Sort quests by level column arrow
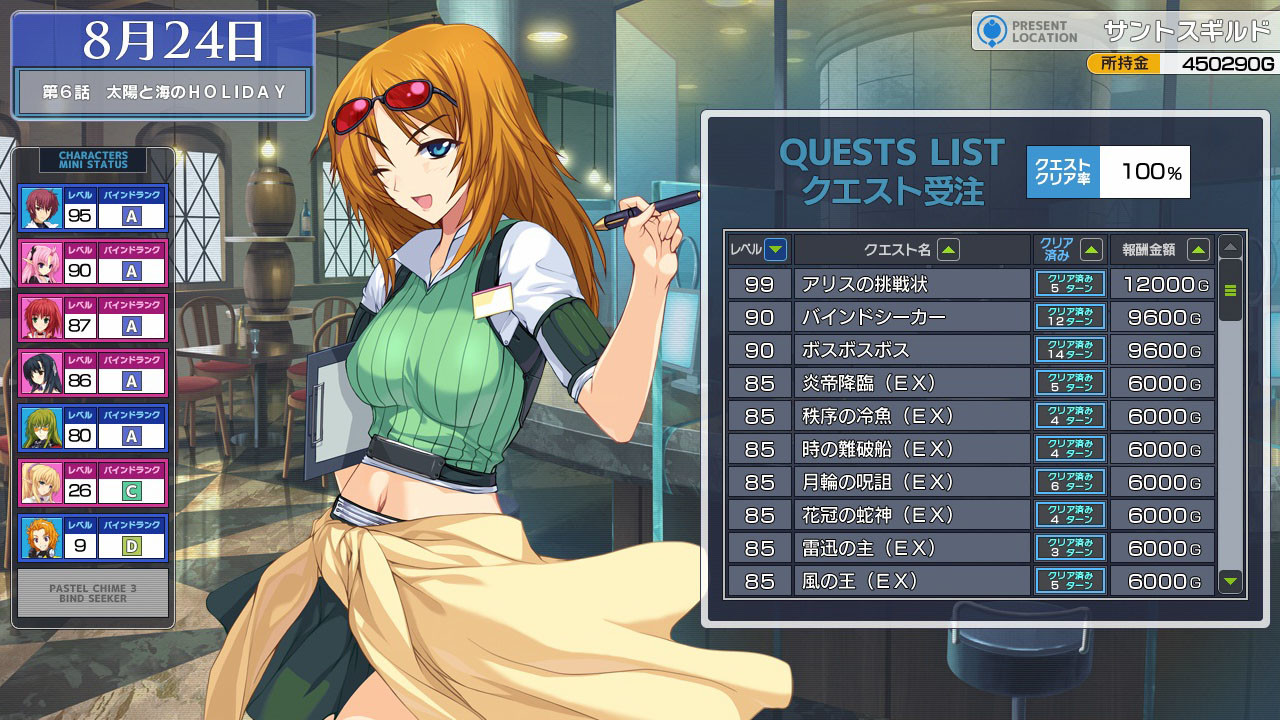1280x720 pixels. (775, 250)
